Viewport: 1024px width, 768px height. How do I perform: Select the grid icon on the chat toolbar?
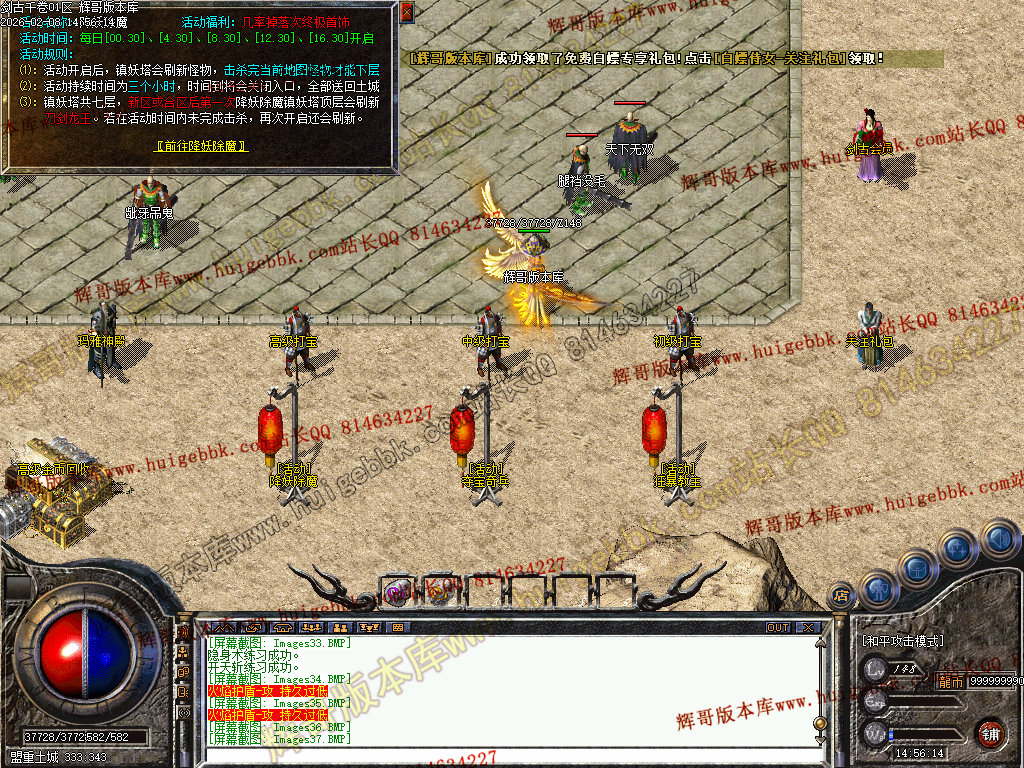click(x=398, y=627)
